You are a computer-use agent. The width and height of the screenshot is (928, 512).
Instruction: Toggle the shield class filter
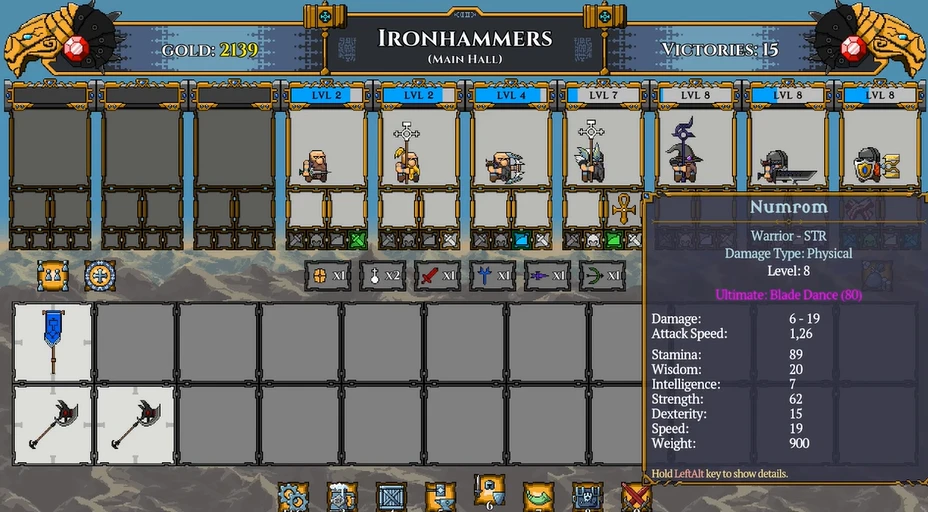pyautogui.click(x=328, y=275)
